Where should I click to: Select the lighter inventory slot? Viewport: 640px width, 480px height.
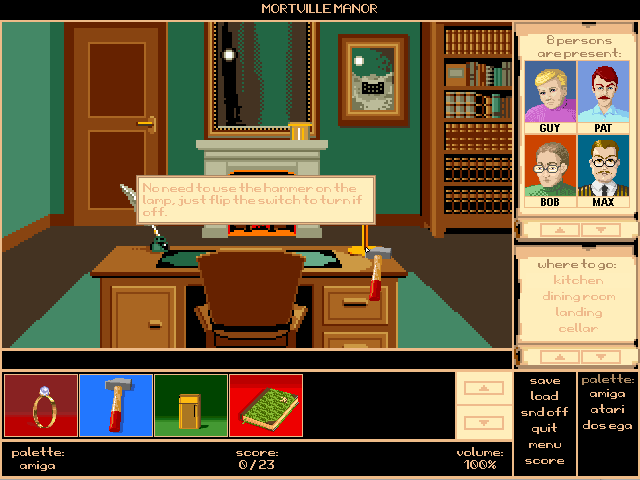[x=191, y=405]
